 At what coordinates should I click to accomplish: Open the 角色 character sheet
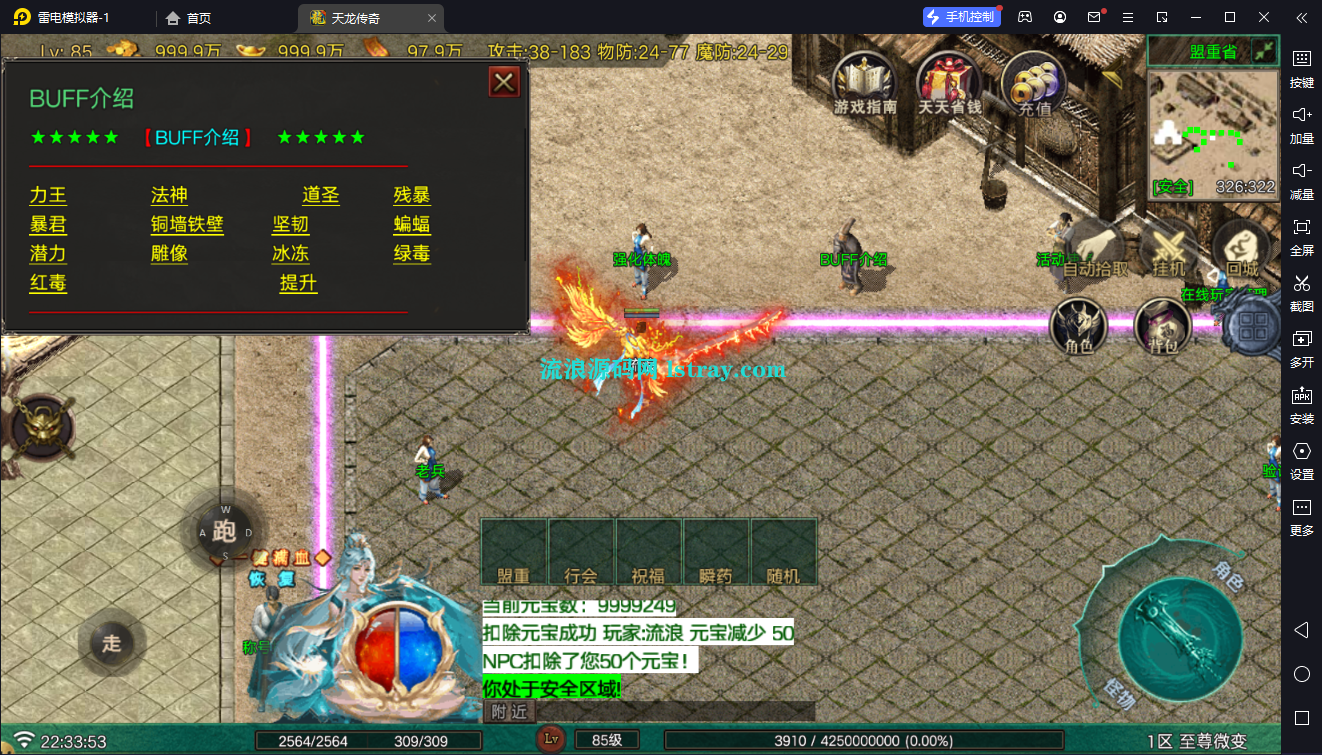(1079, 326)
